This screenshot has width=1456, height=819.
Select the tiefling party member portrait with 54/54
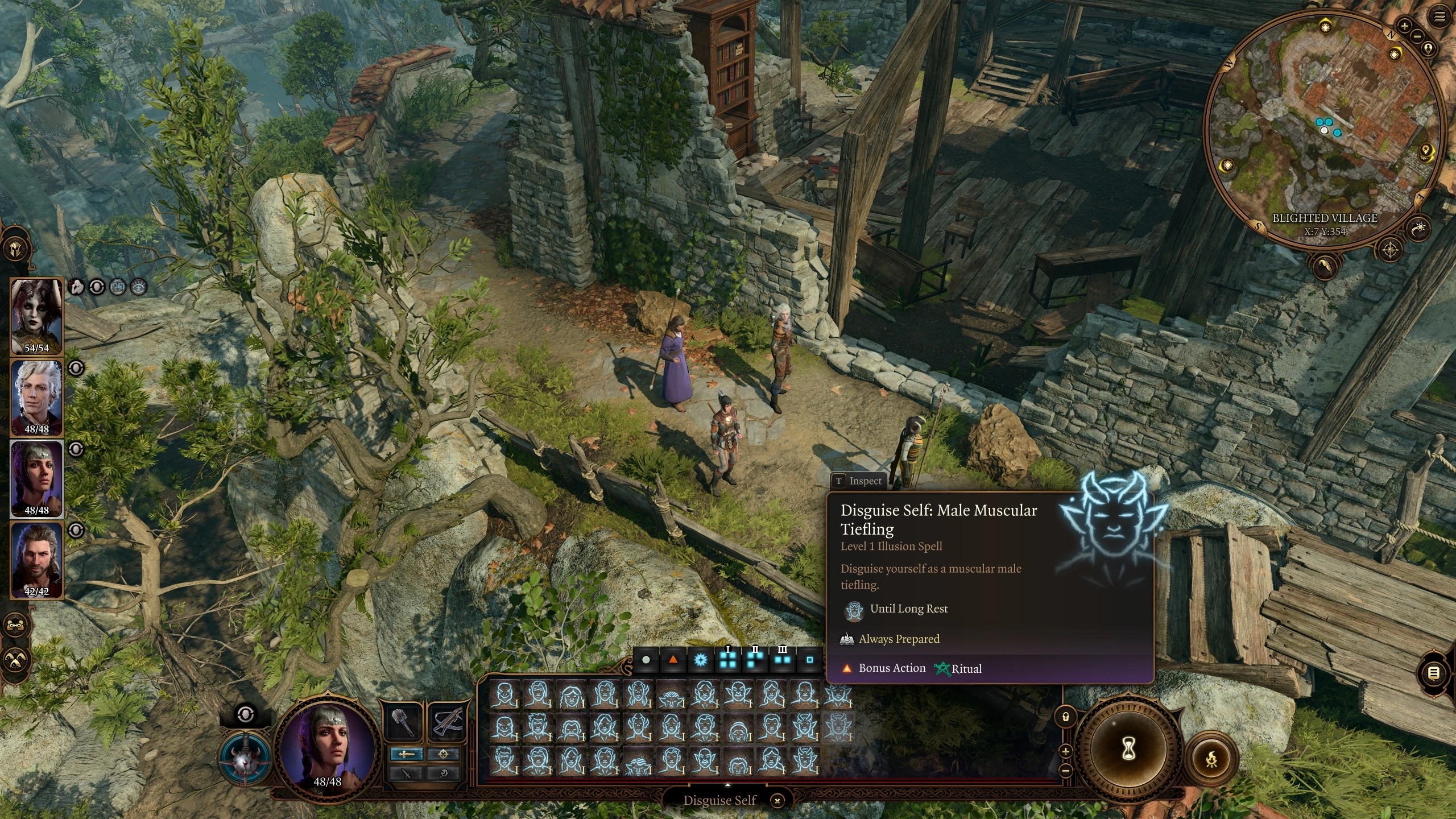(x=37, y=316)
